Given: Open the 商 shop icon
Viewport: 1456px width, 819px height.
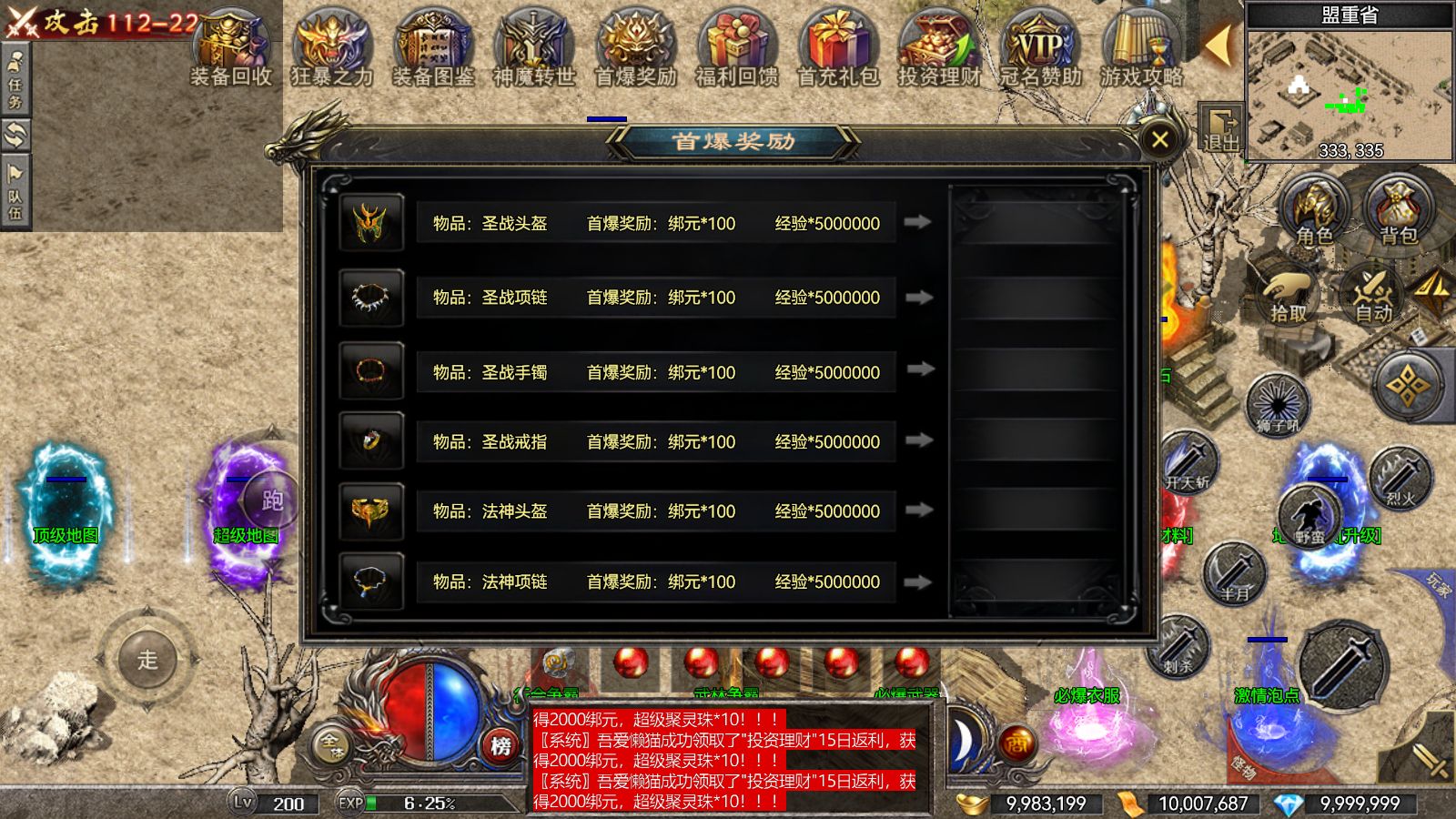Looking at the screenshot, I should [1016, 743].
